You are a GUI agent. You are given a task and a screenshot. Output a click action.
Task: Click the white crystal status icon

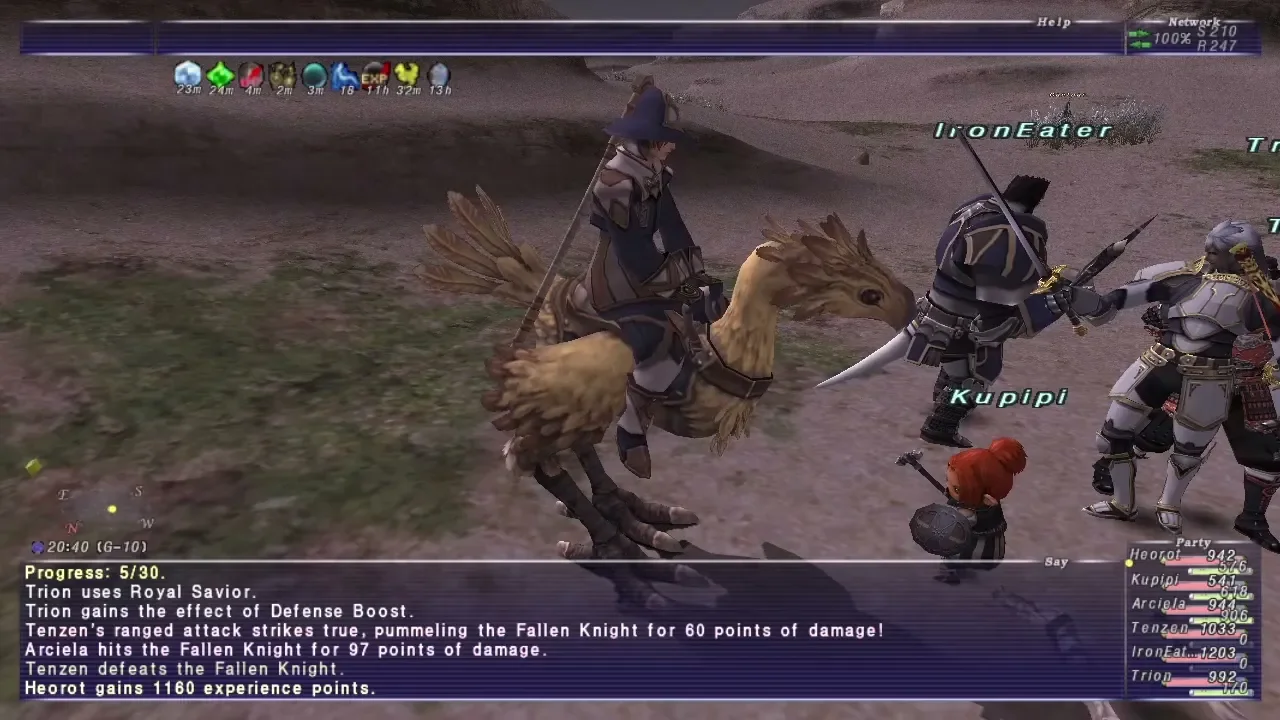click(x=188, y=74)
